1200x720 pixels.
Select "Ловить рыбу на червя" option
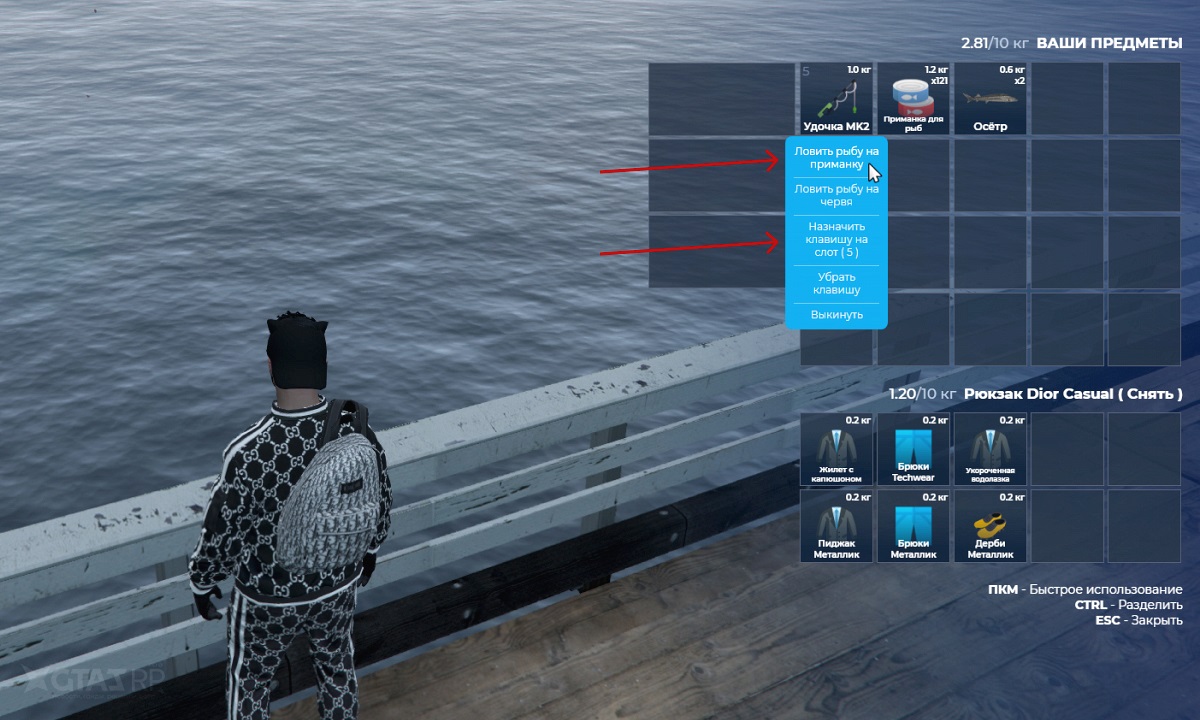point(836,195)
